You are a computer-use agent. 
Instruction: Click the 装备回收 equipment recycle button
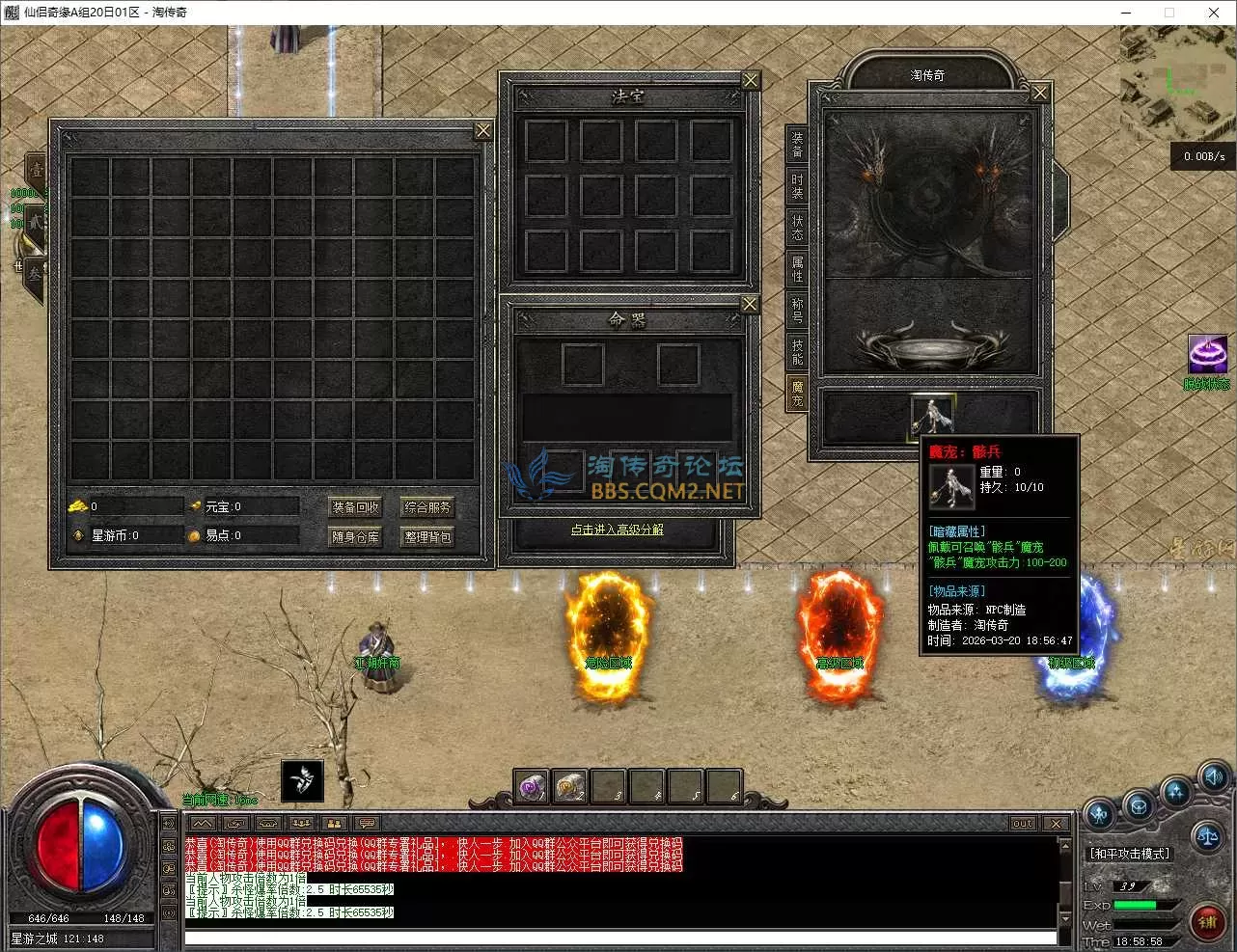tap(355, 507)
